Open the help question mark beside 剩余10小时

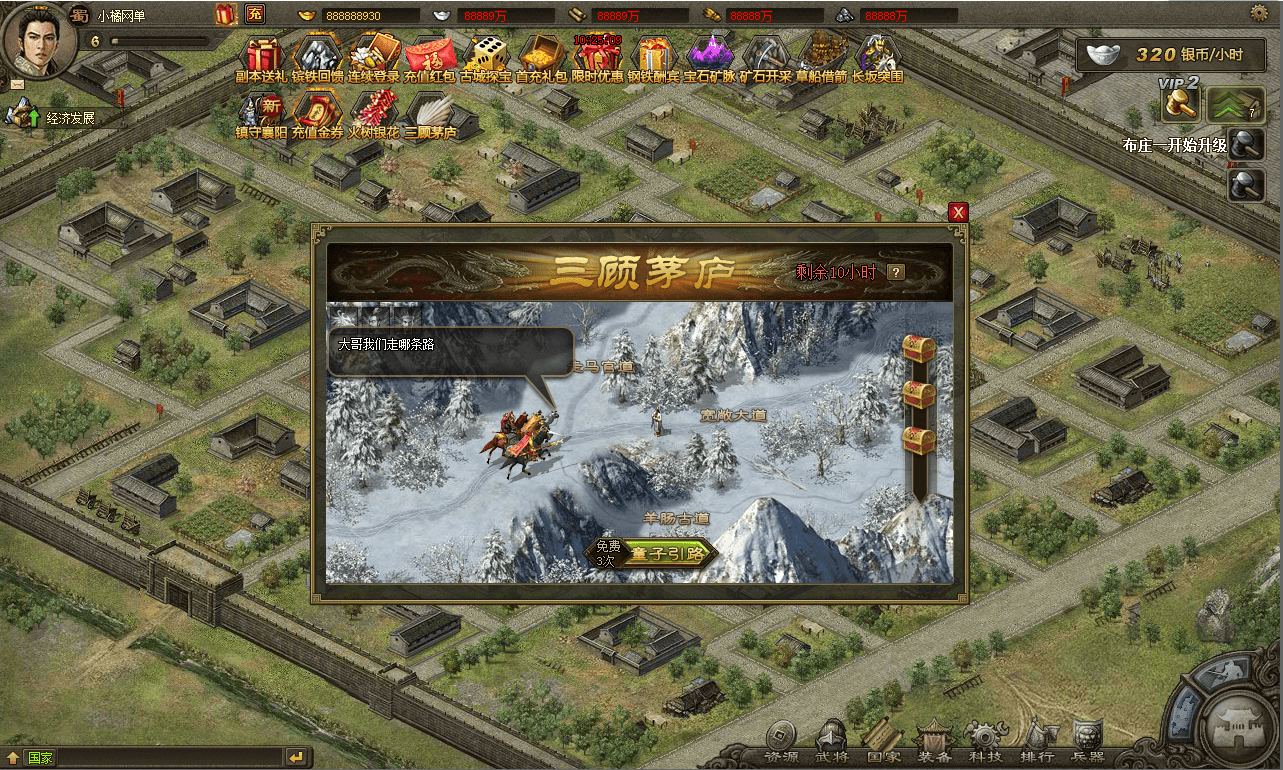click(x=896, y=272)
